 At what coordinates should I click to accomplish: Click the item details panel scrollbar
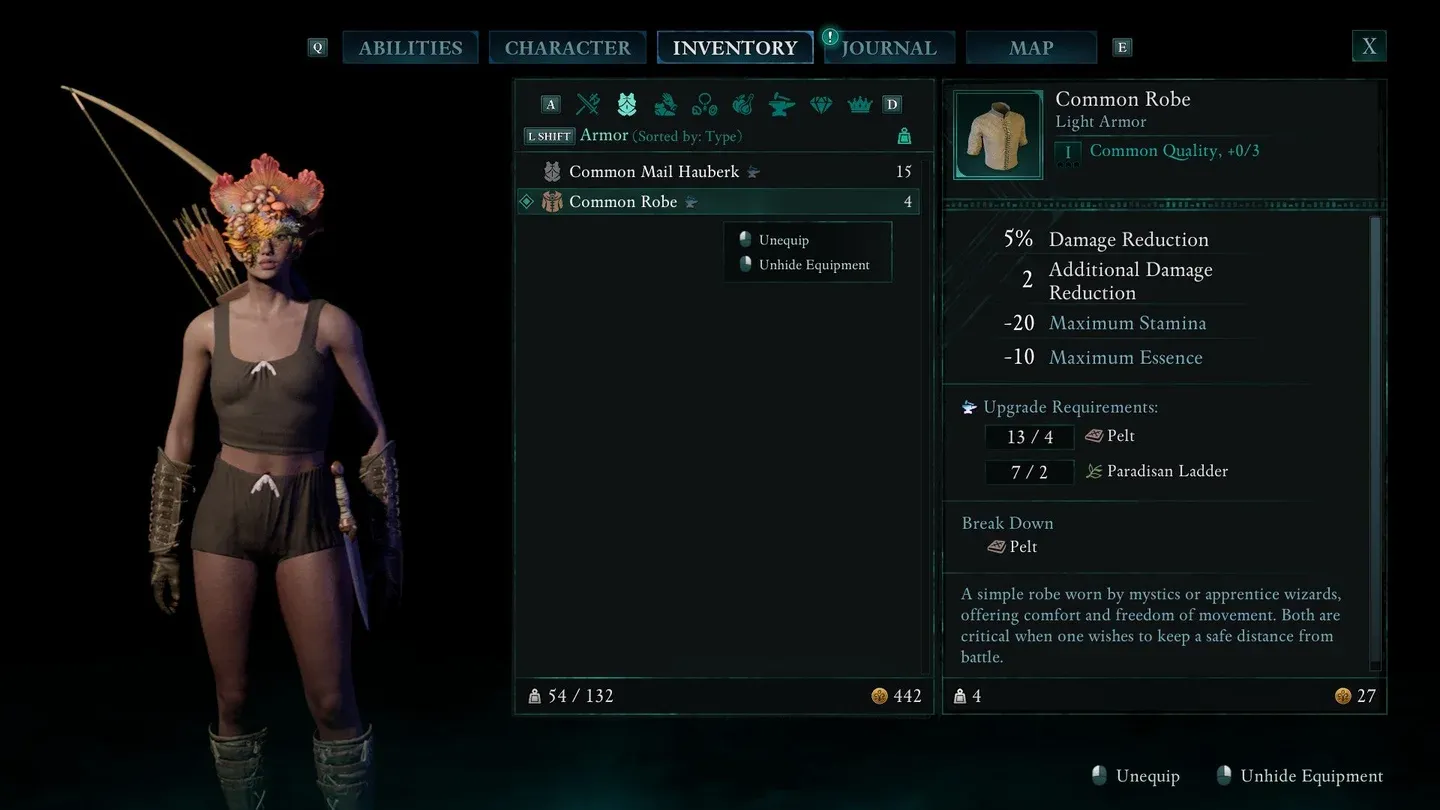[x=1375, y=440]
